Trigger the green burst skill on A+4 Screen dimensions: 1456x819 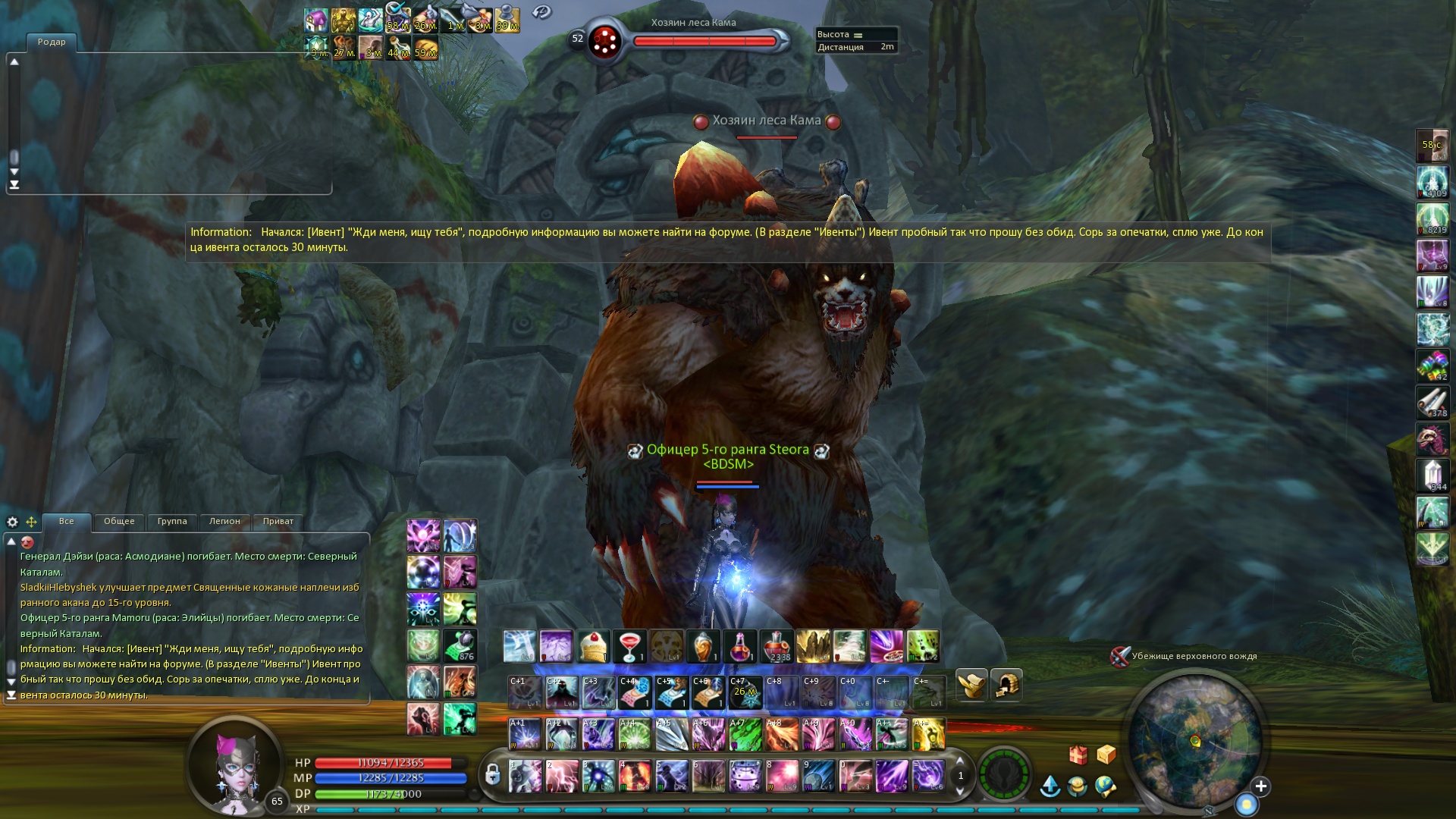click(x=635, y=734)
